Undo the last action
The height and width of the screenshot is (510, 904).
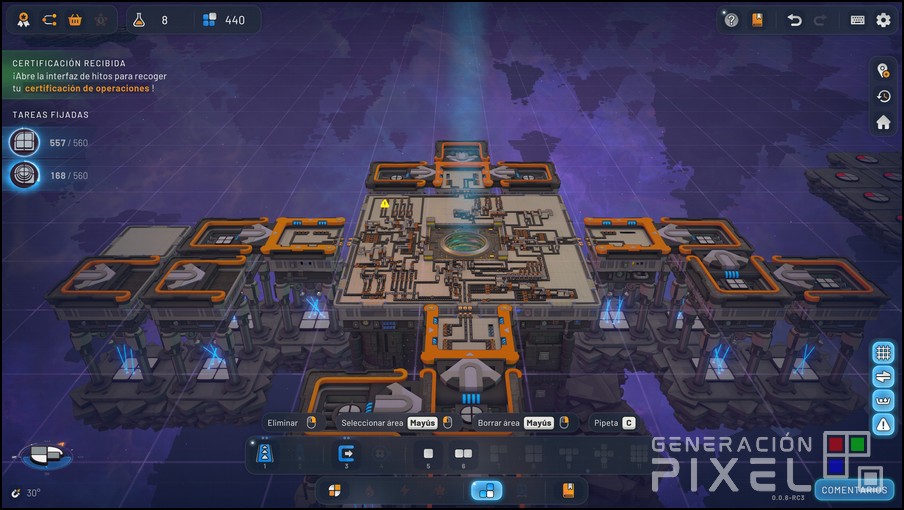click(794, 20)
